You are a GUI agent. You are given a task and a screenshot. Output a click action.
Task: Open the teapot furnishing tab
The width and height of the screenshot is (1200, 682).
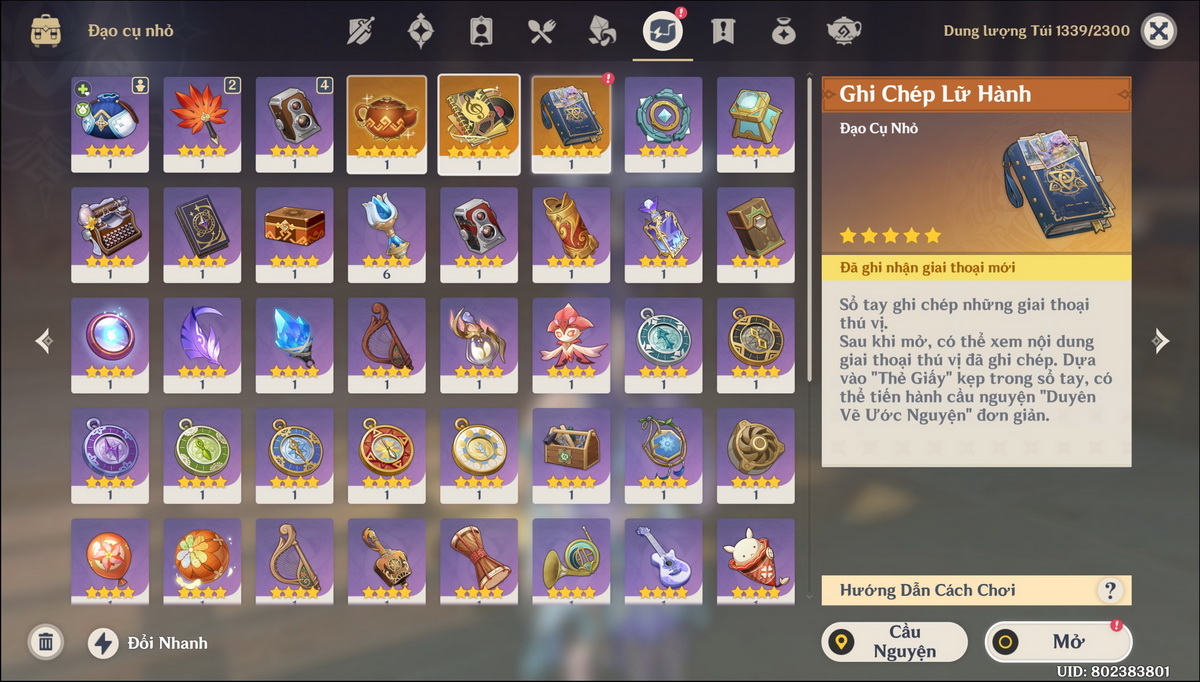(843, 31)
